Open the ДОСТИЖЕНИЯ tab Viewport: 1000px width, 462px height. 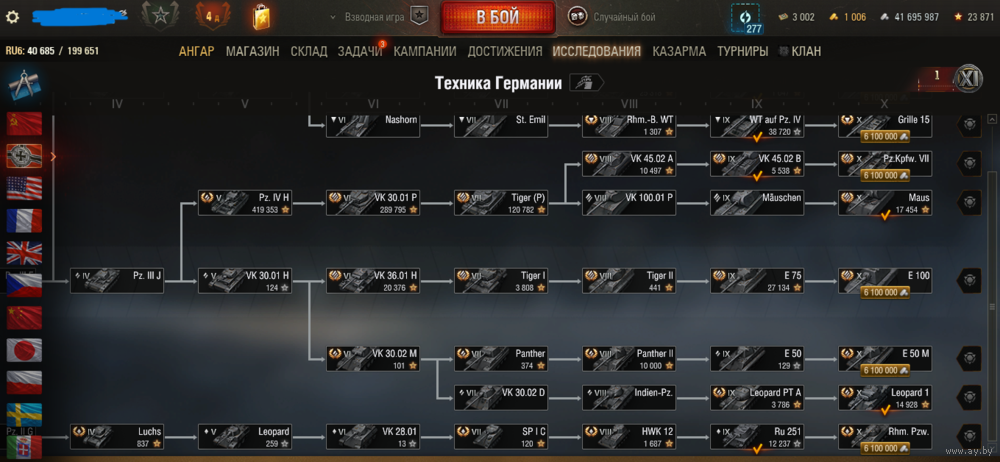[x=504, y=52]
